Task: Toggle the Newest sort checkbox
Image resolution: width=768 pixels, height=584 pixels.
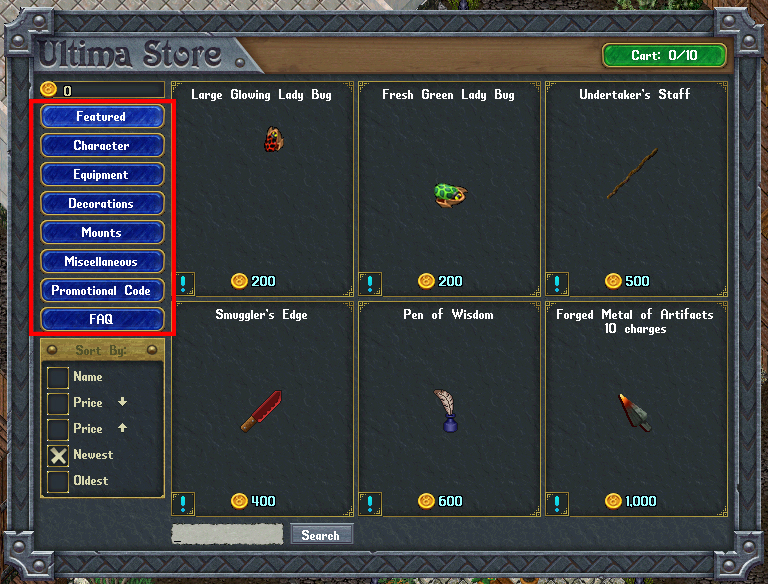Action: click(59, 455)
